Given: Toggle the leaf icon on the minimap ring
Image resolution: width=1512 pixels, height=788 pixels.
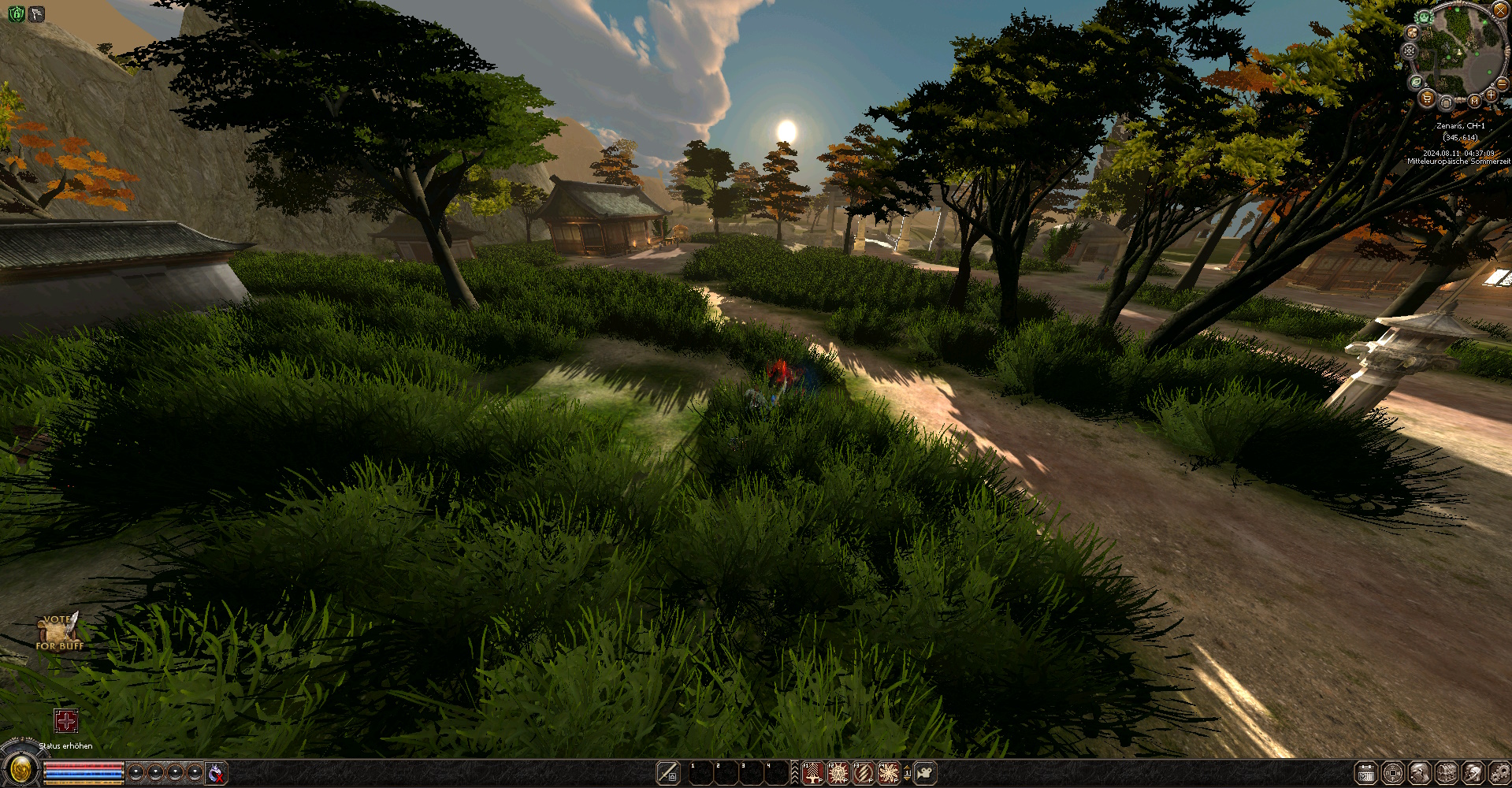Looking at the screenshot, I should pos(1416,82).
